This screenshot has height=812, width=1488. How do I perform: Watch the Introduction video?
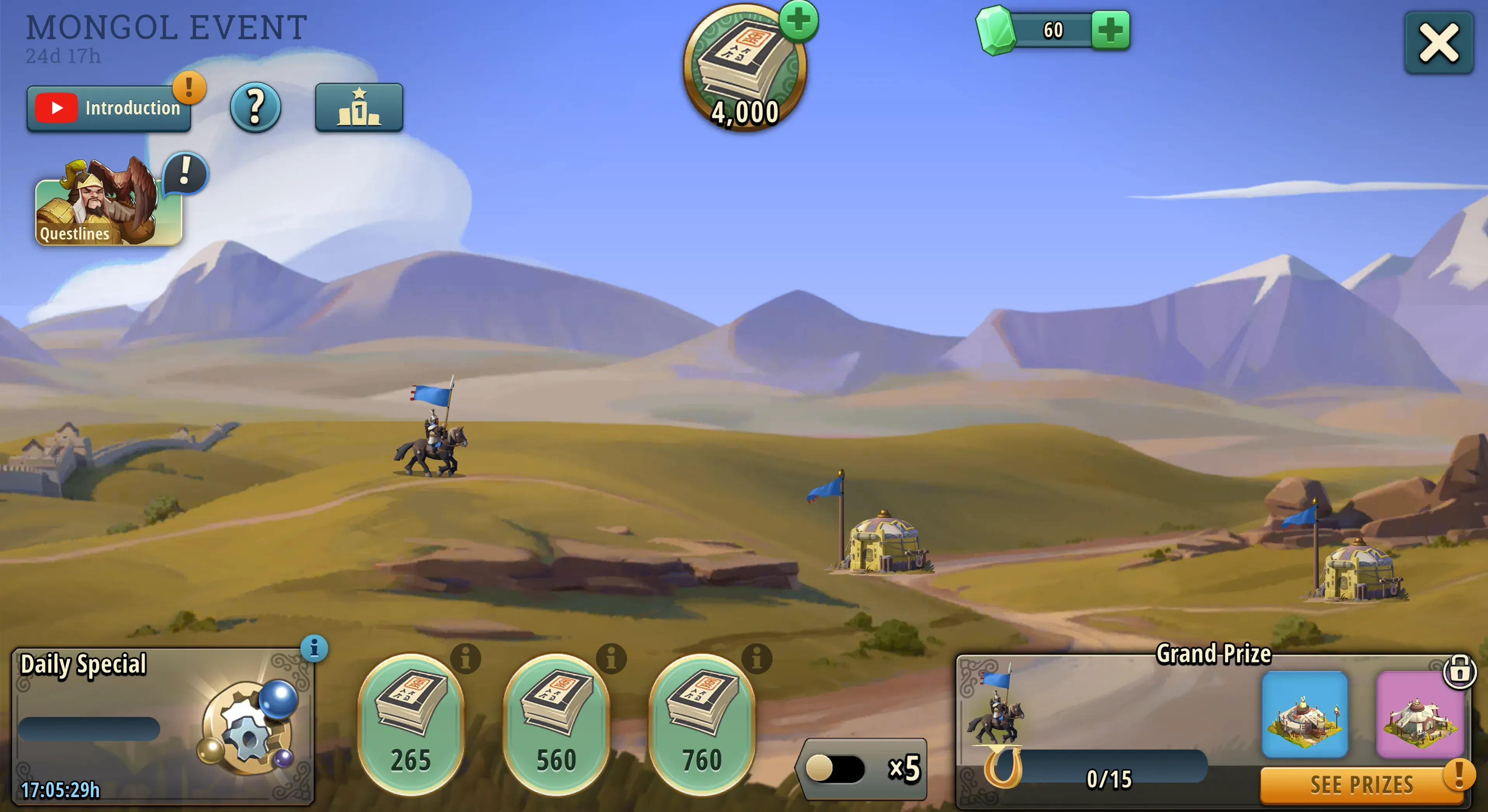(109, 109)
